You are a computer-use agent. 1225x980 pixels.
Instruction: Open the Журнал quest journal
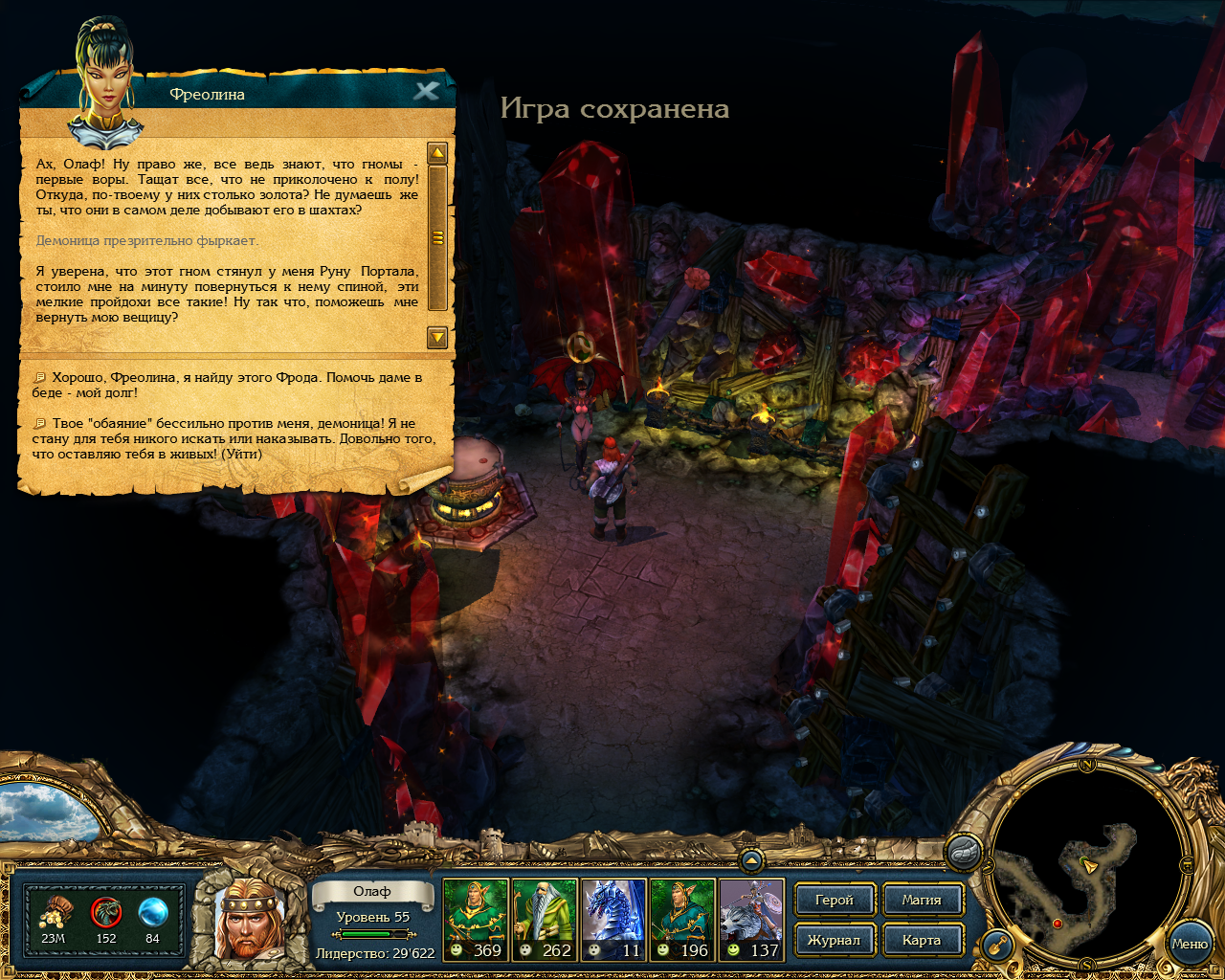tap(834, 940)
